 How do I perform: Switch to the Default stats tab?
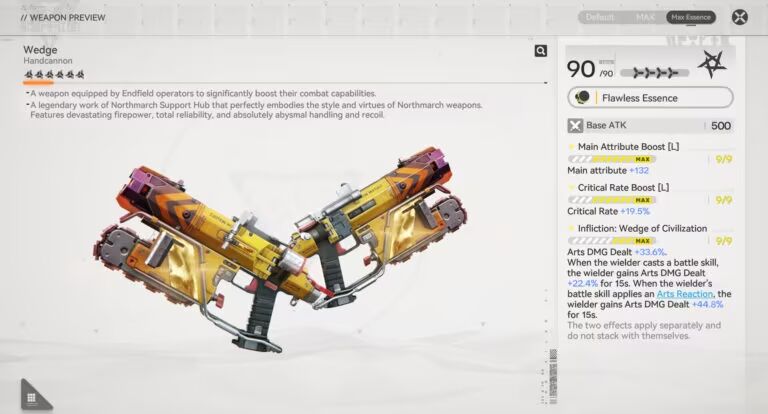[x=600, y=17]
